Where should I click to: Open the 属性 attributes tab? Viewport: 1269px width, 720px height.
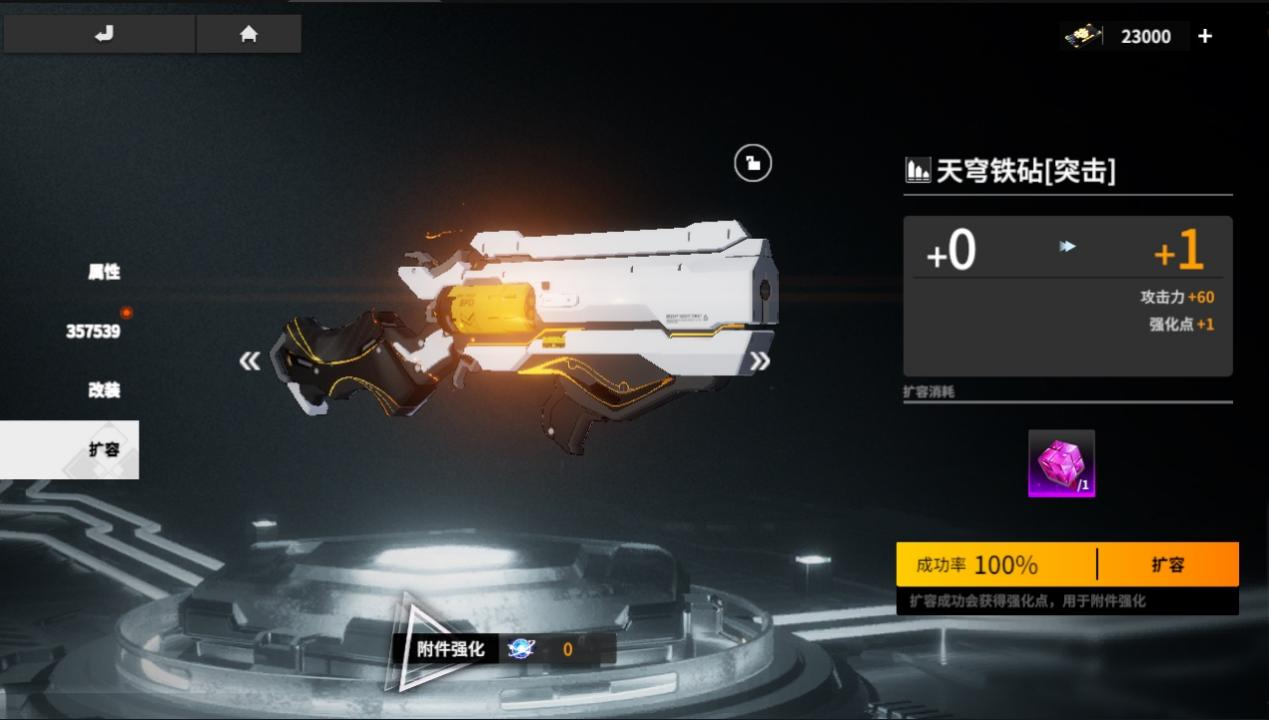(x=104, y=272)
